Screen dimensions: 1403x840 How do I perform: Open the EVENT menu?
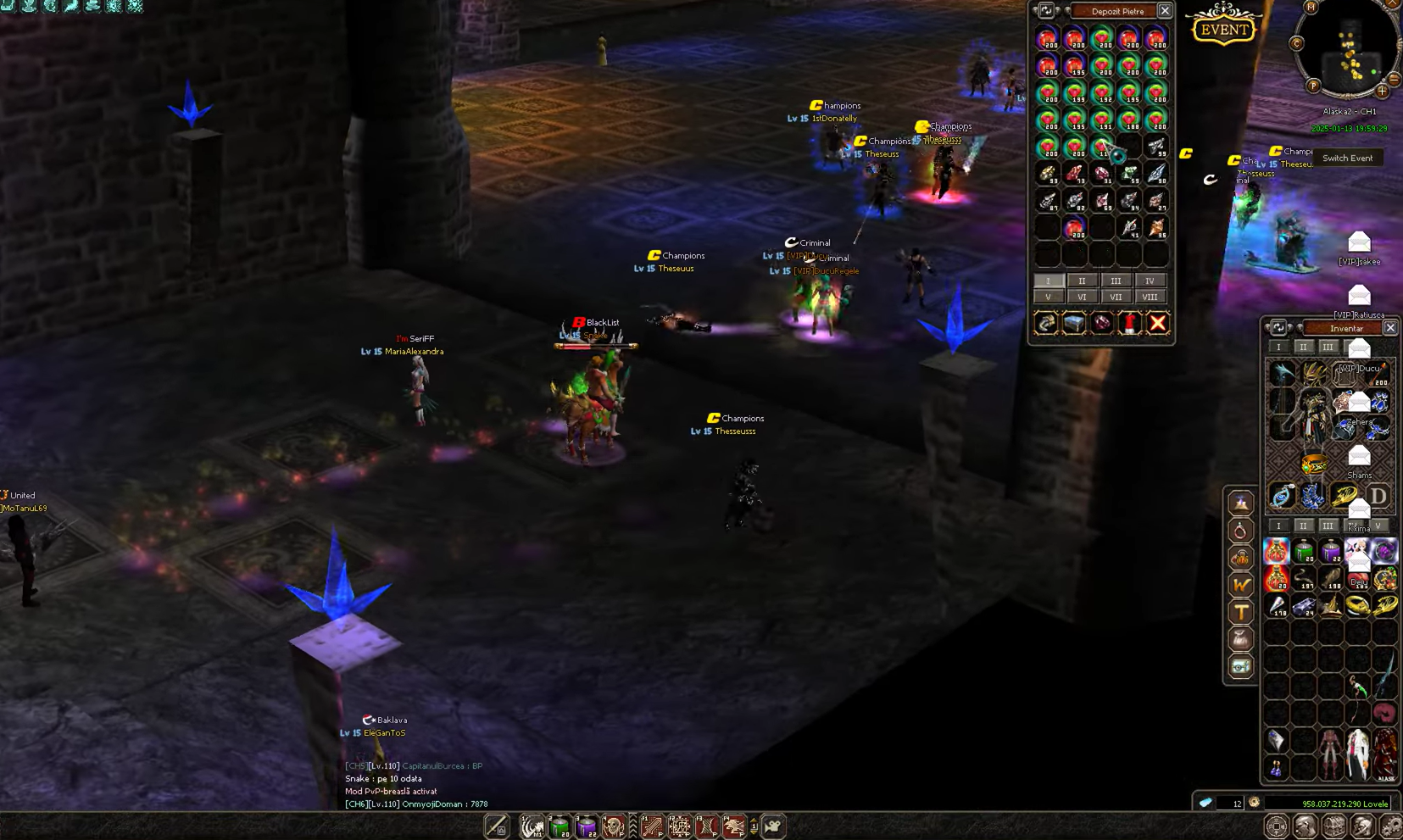[x=1224, y=27]
